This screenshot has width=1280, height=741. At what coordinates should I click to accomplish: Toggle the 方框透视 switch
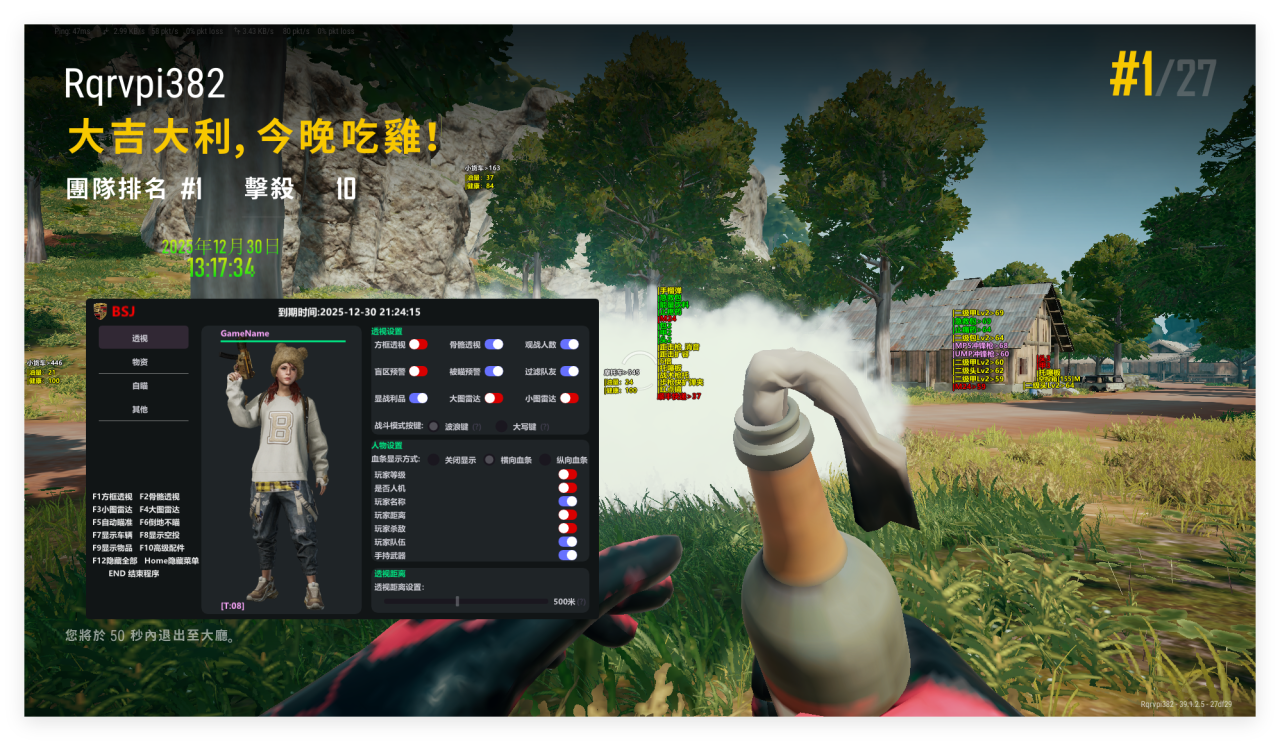[x=418, y=344]
